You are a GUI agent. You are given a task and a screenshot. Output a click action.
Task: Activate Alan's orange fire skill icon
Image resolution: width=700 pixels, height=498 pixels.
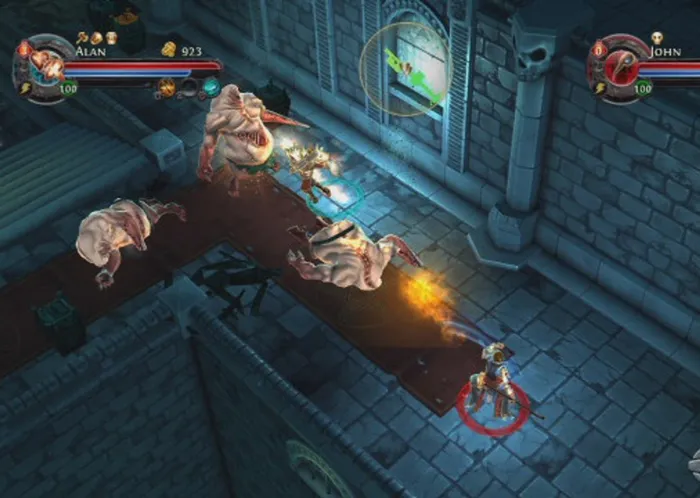166,88
